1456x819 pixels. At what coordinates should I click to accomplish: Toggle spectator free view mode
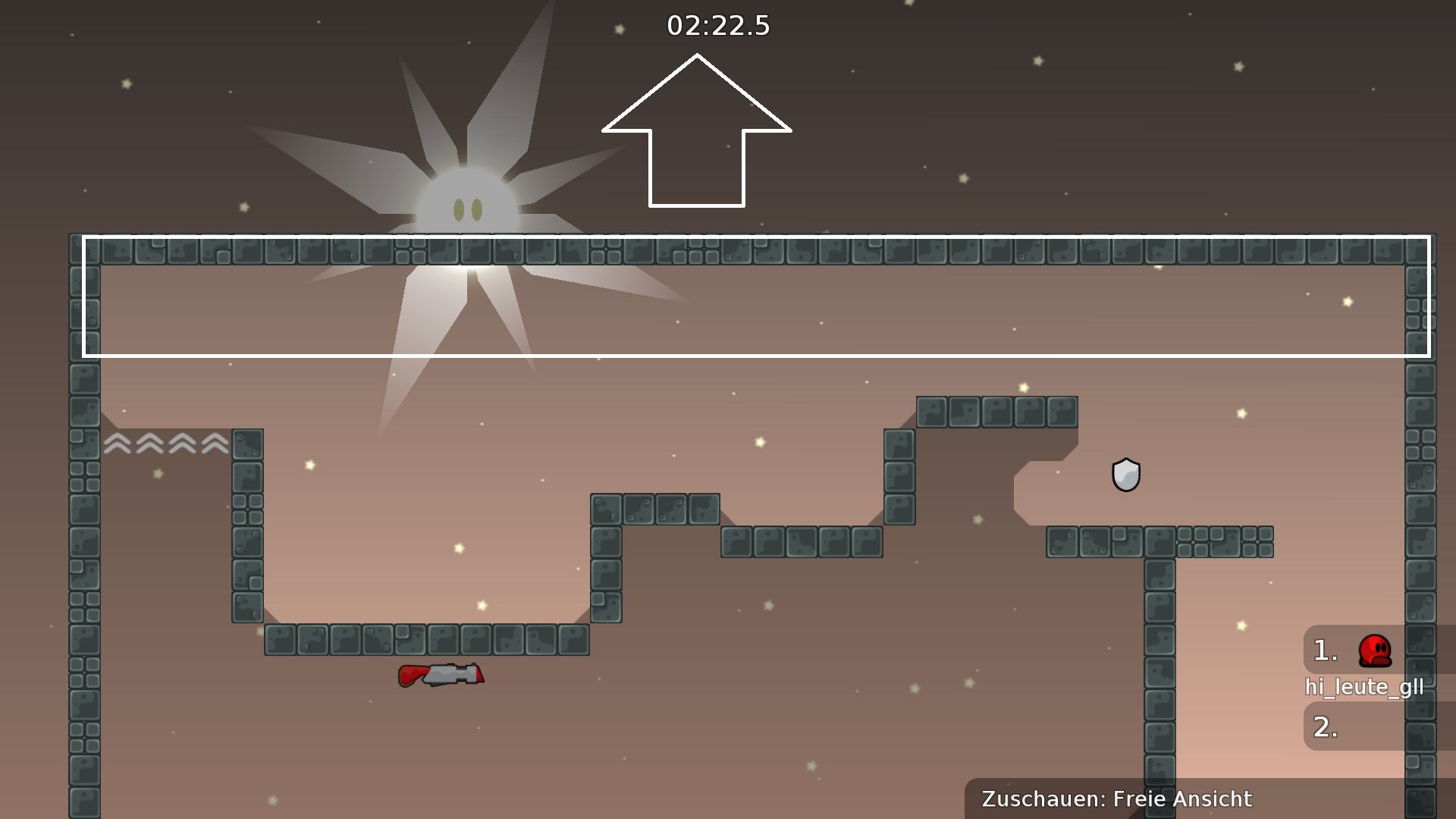click(x=1115, y=799)
